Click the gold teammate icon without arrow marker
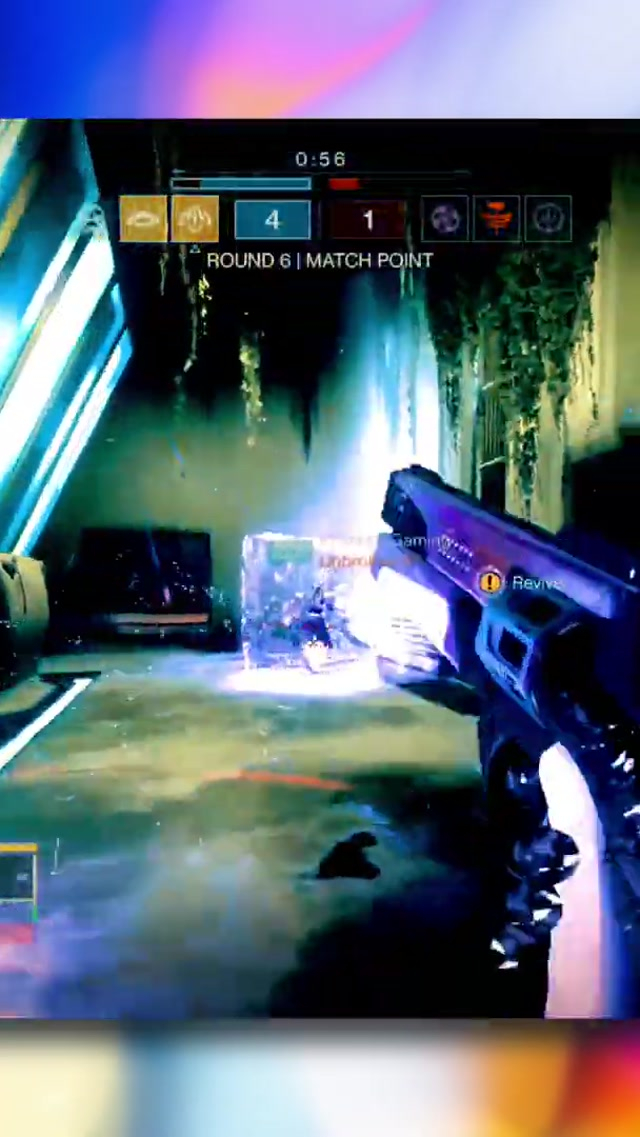The image size is (640, 1137). click(143, 219)
